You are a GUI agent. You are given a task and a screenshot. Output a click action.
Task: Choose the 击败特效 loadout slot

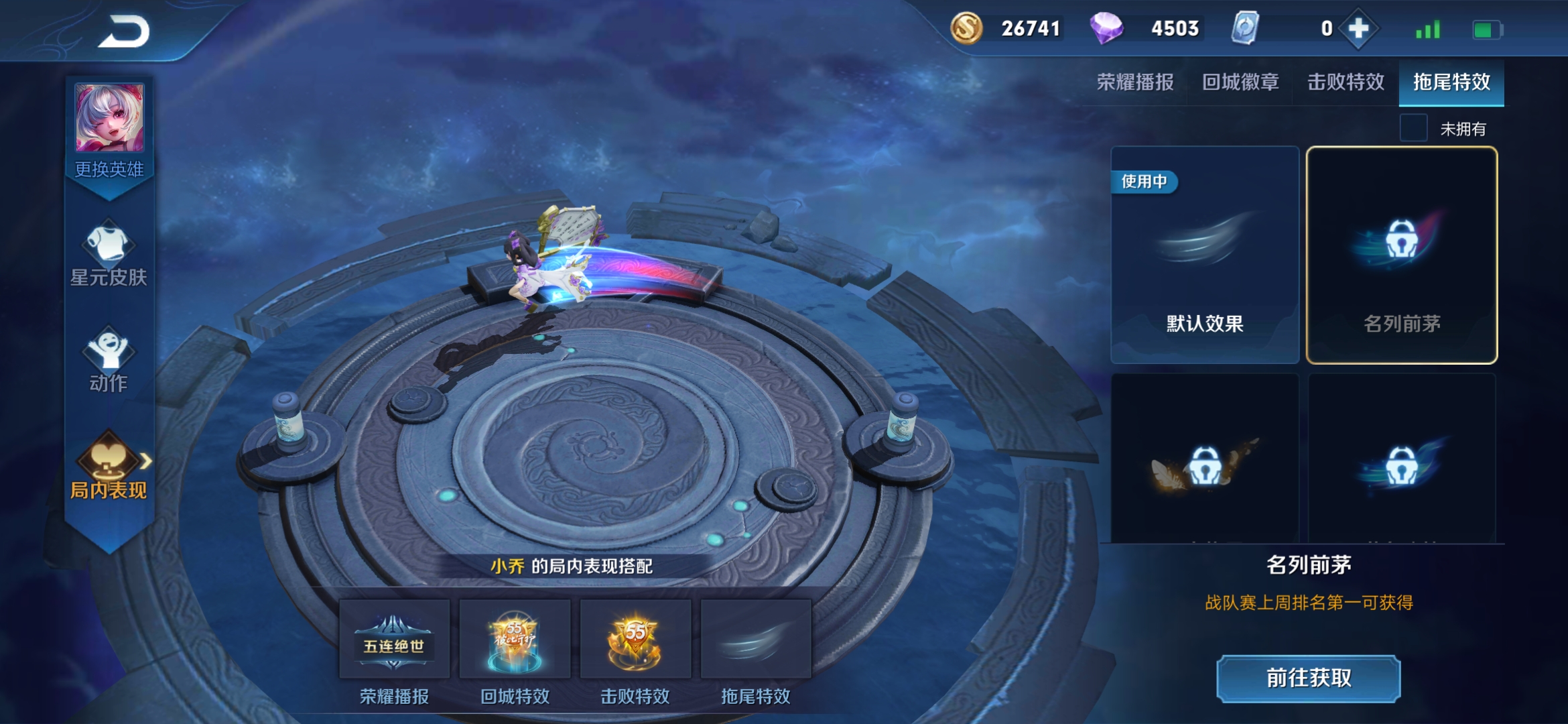click(635, 640)
